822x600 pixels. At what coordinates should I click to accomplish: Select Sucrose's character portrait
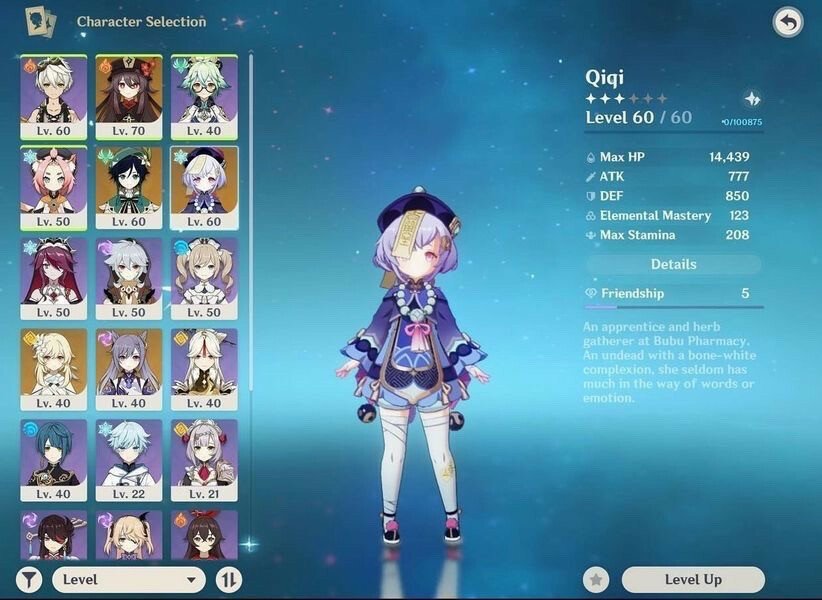(x=204, y=96)
